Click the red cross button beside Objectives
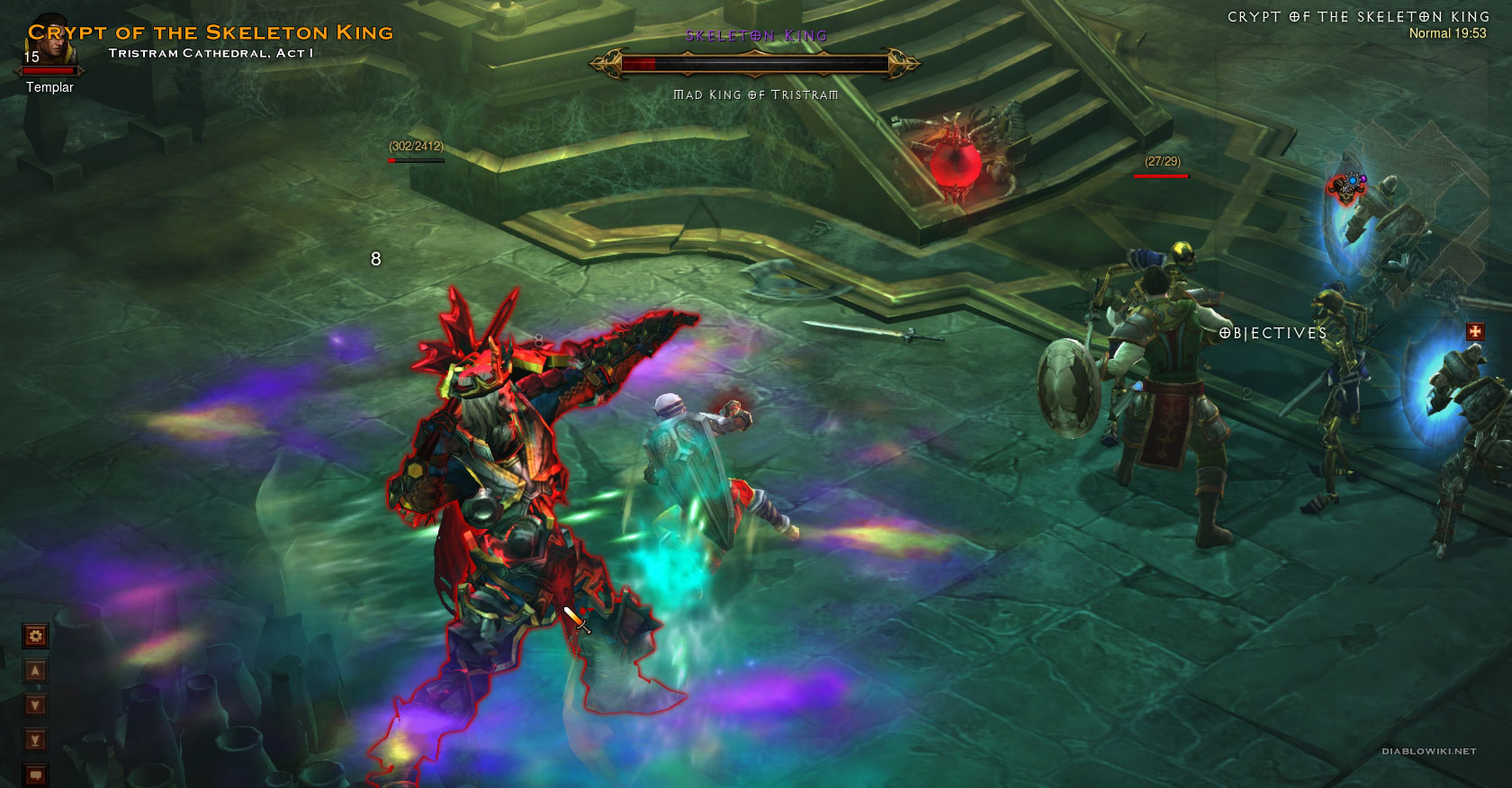The height and width of the screenshot is (788, 1512). (1474, 332)
